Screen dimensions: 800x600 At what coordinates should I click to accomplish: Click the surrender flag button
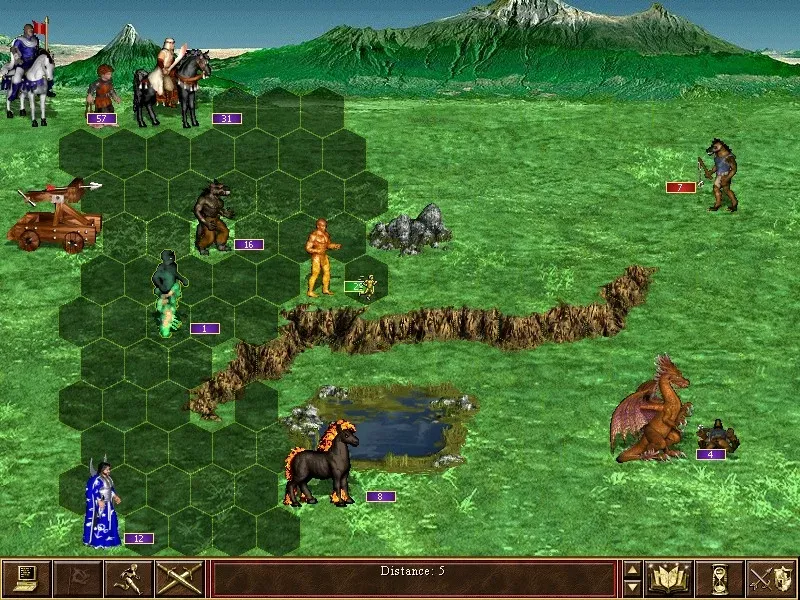(x=78, y=578)
